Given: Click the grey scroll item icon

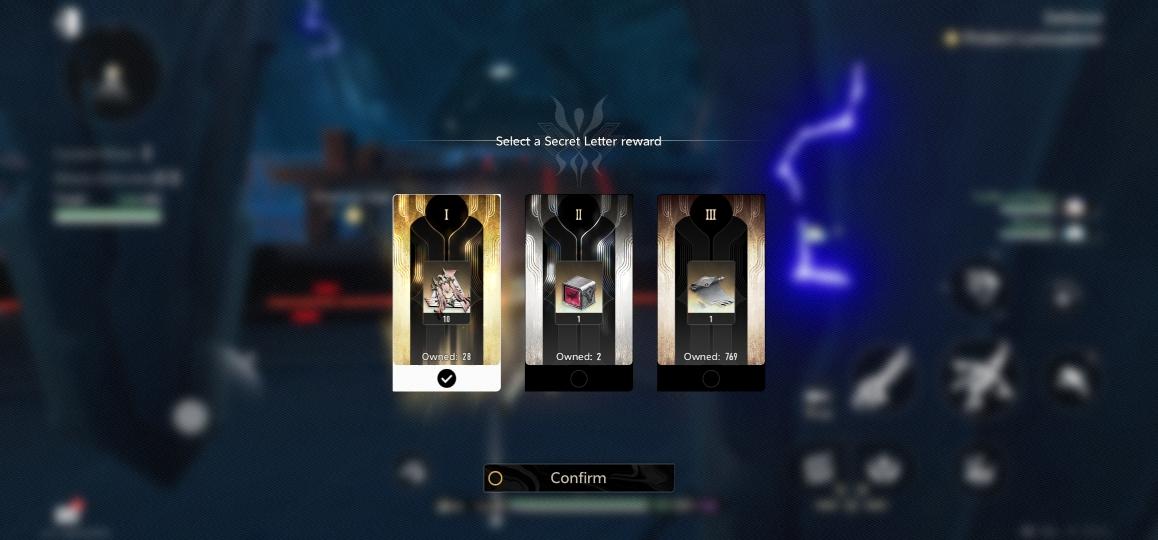Looking at the screenshot, I should pyautogui.click(x=711, y=290).
